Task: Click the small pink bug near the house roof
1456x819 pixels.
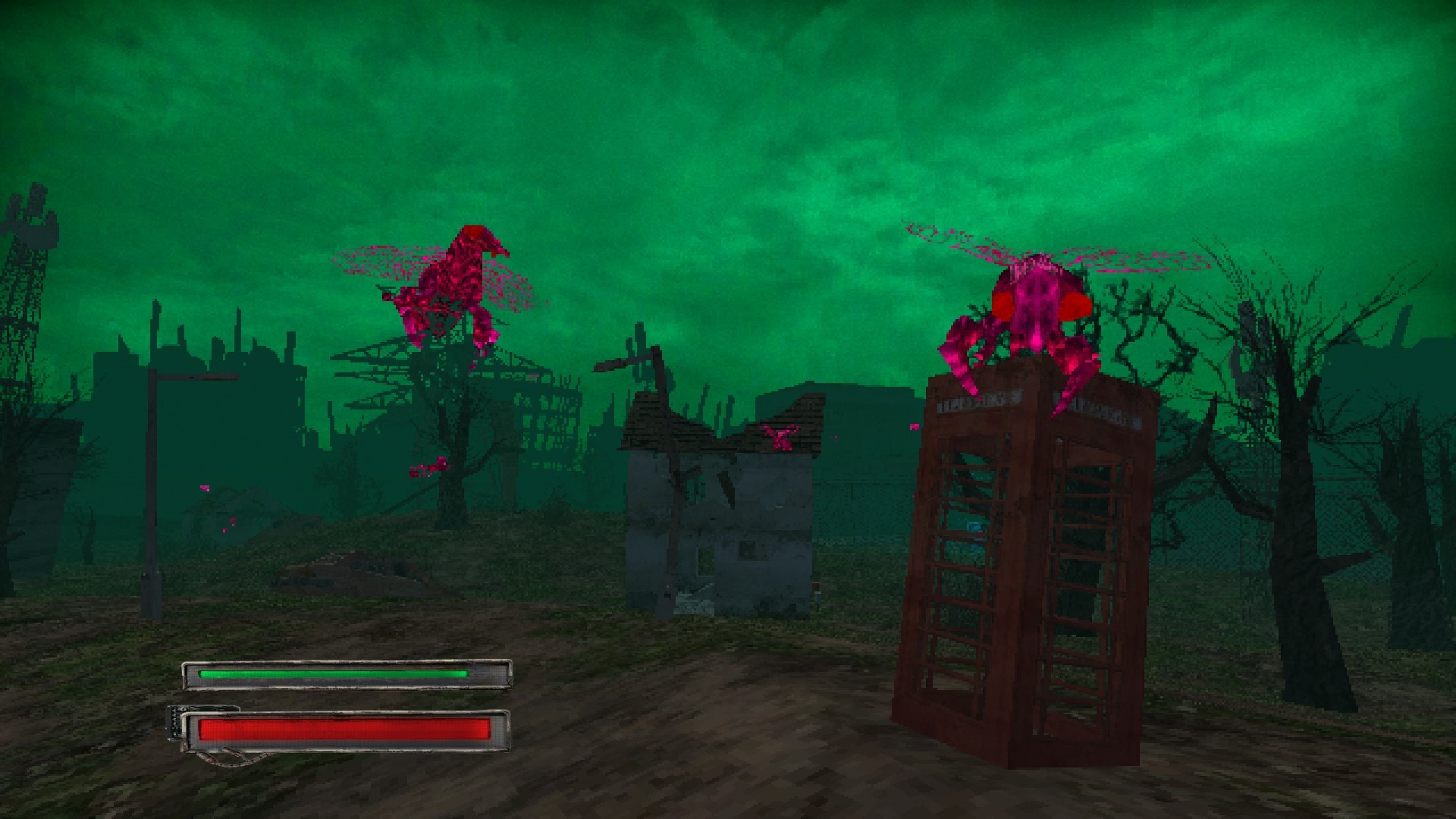Action: click(x=781, y=436)
